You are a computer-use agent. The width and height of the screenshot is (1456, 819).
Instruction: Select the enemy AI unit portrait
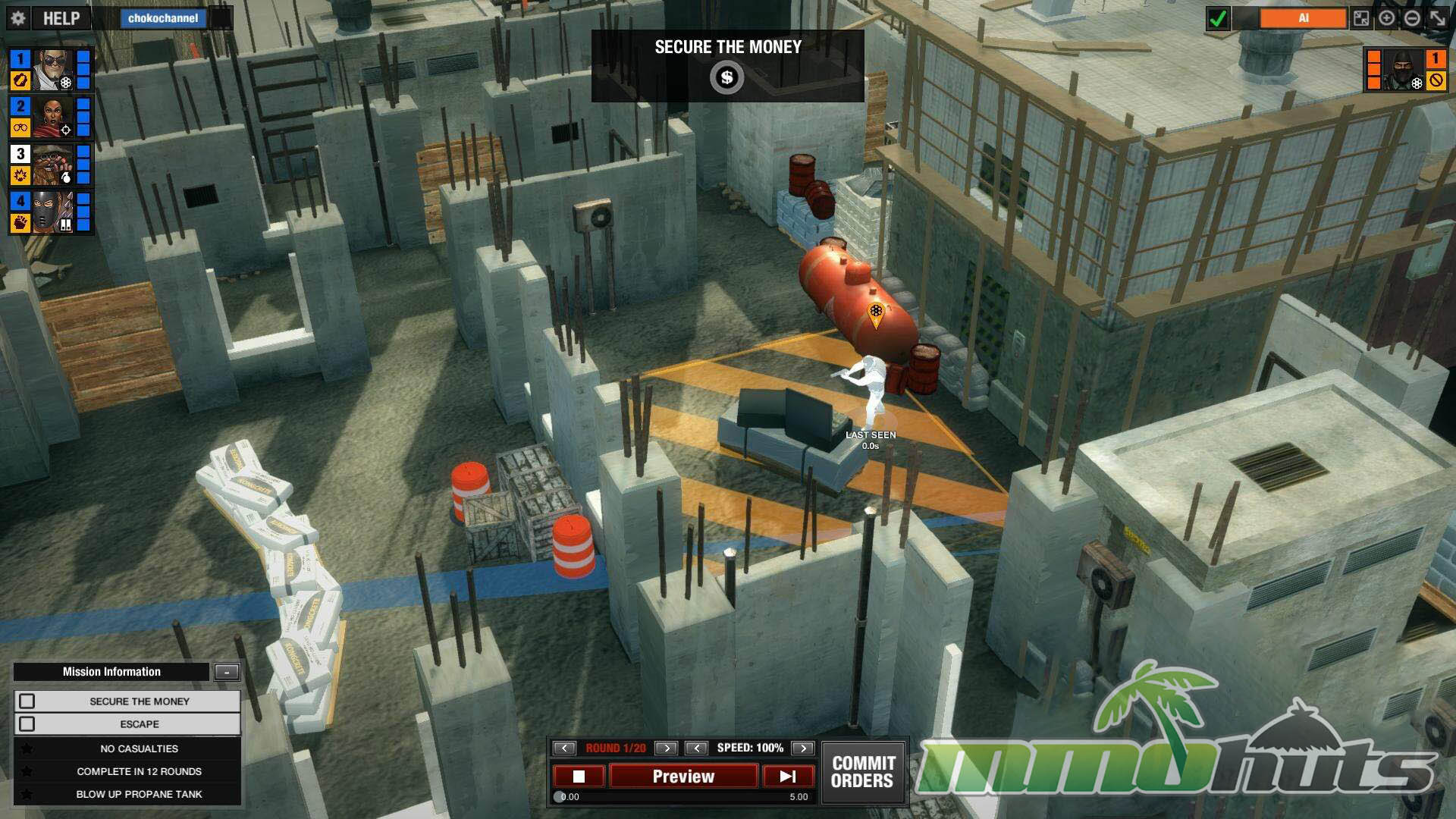click(1402, 70)
